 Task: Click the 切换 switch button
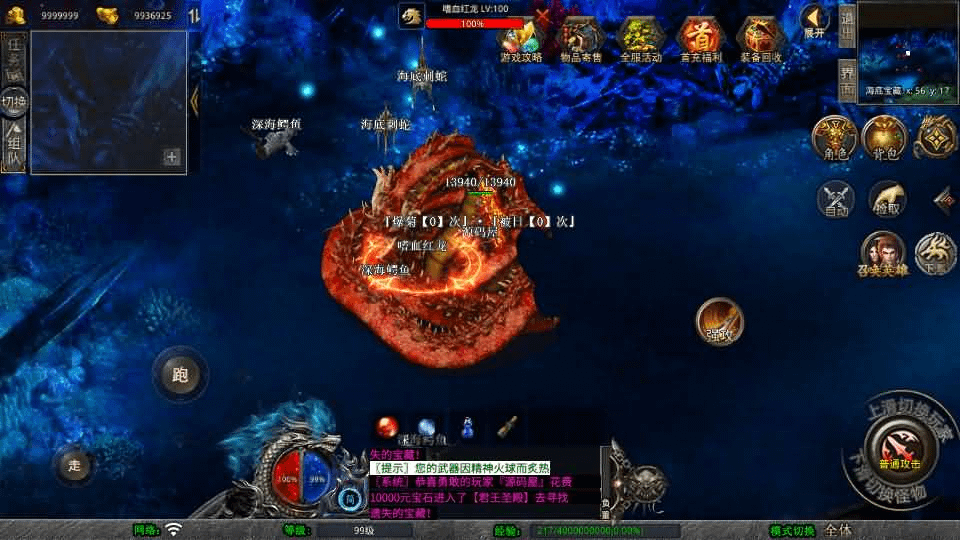coord(14,101)
